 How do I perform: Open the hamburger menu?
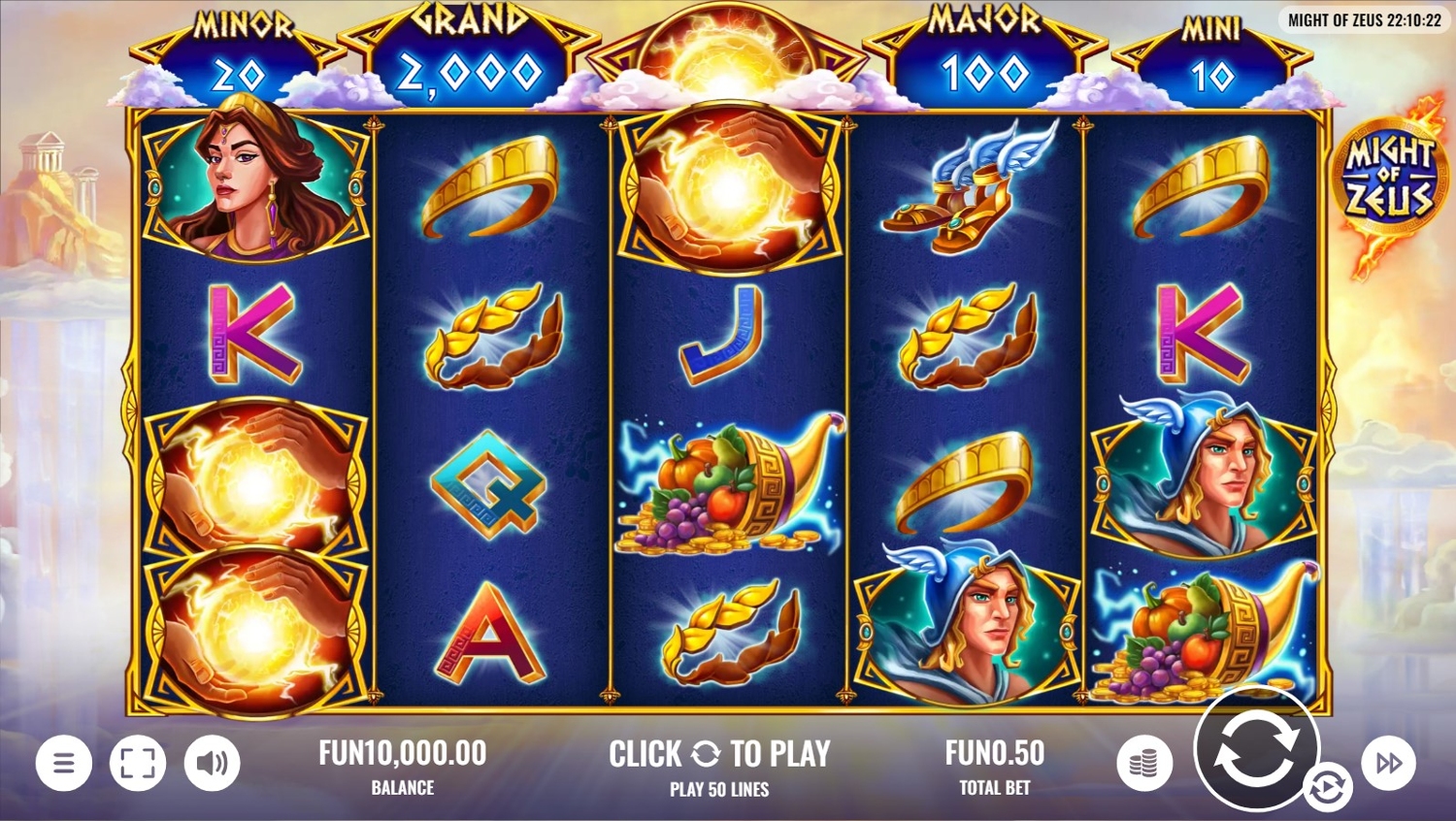coord(64,763)
